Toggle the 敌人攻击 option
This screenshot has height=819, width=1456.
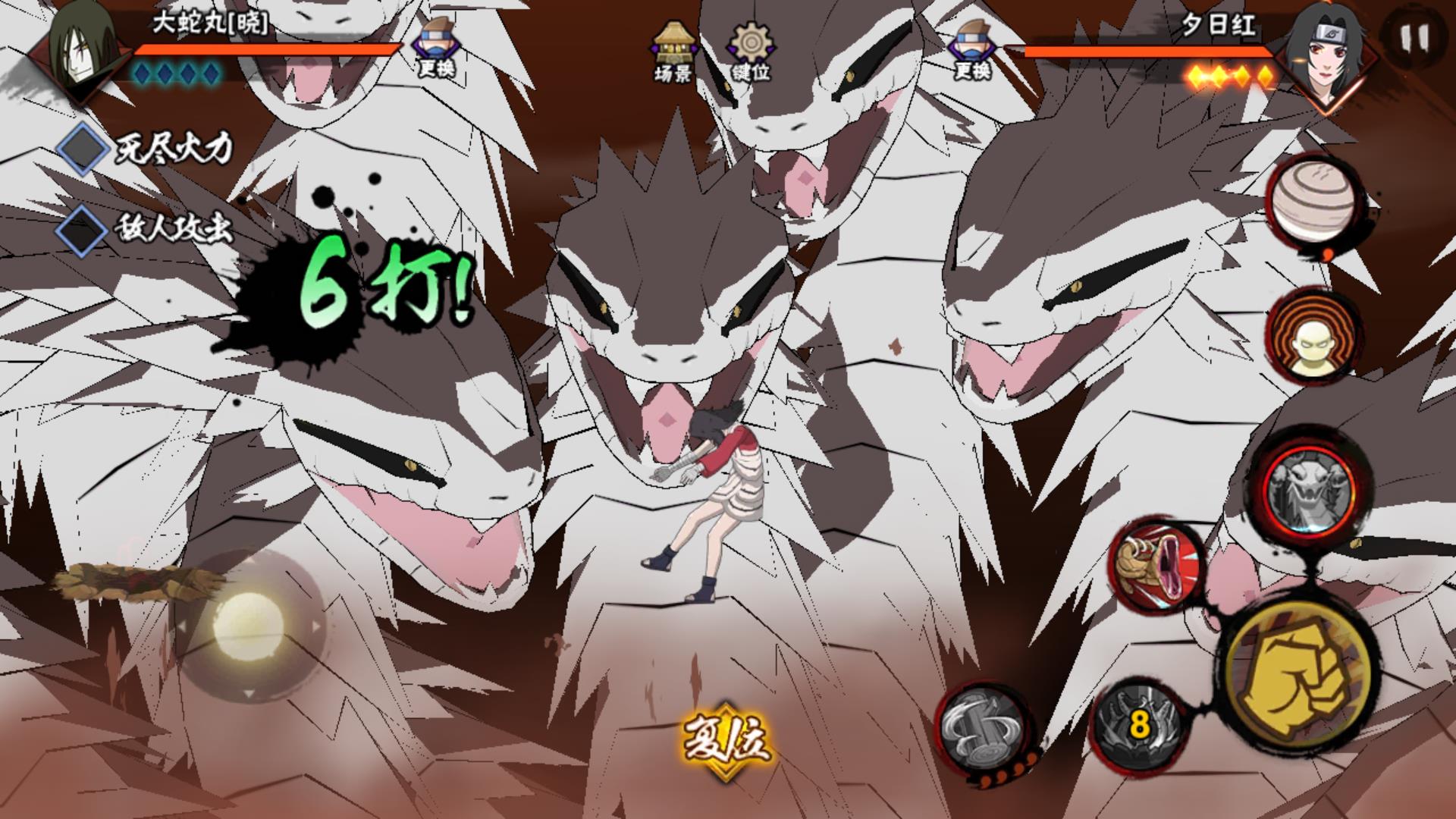coord(85,229)
